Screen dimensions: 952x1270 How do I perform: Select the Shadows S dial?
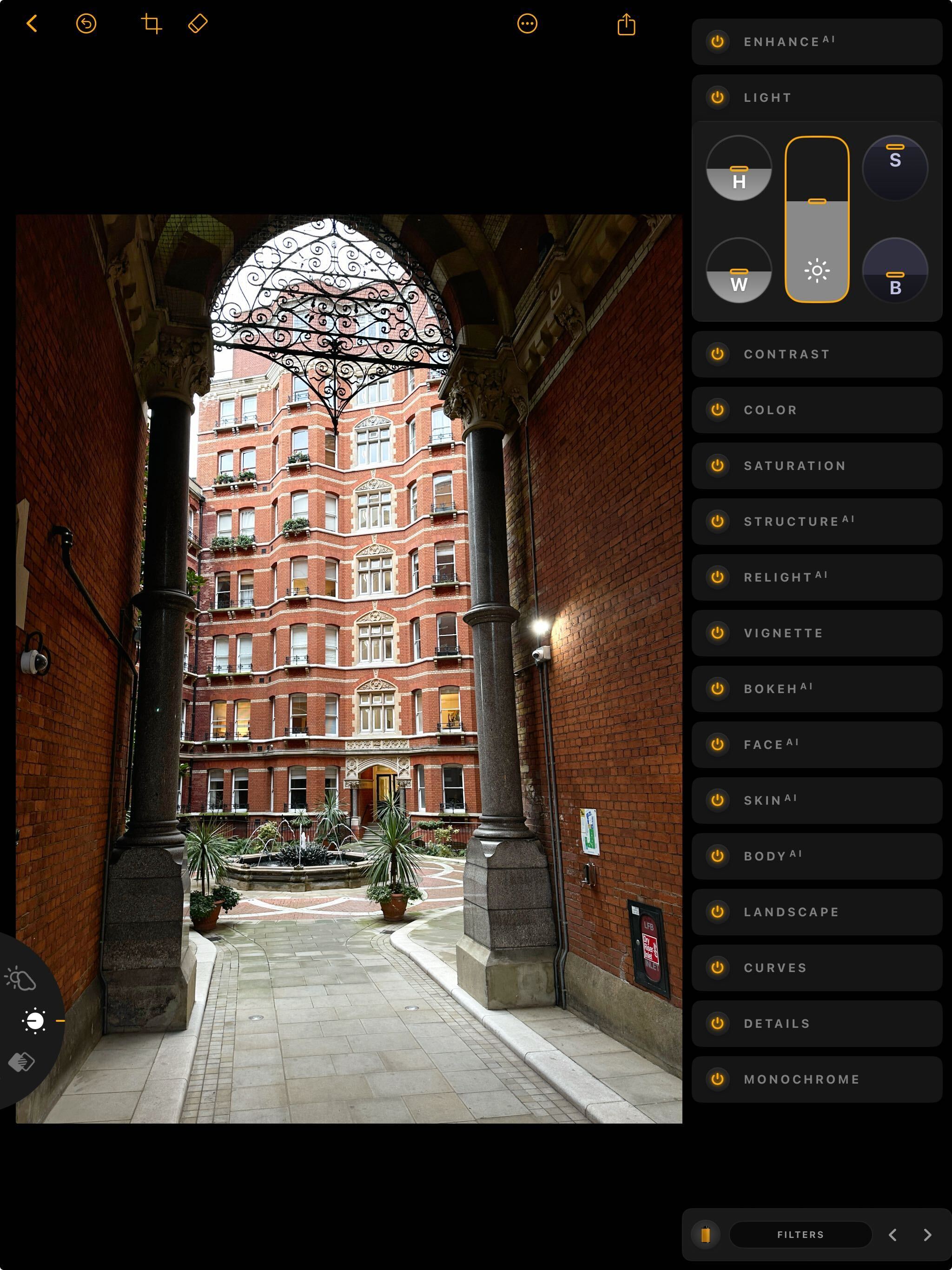tap(894, 168)
